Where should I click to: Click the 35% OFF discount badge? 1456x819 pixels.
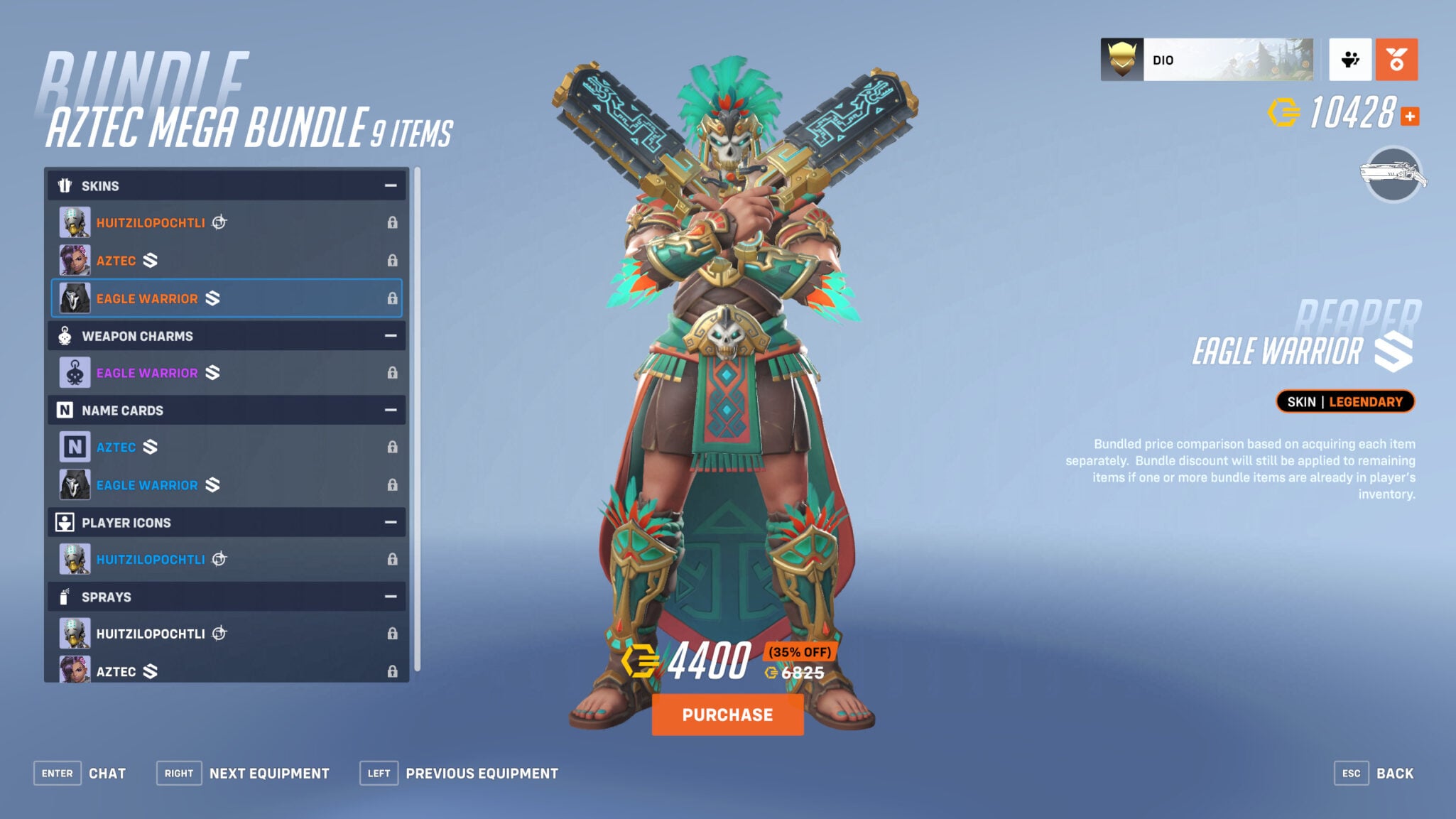[801, 651]
